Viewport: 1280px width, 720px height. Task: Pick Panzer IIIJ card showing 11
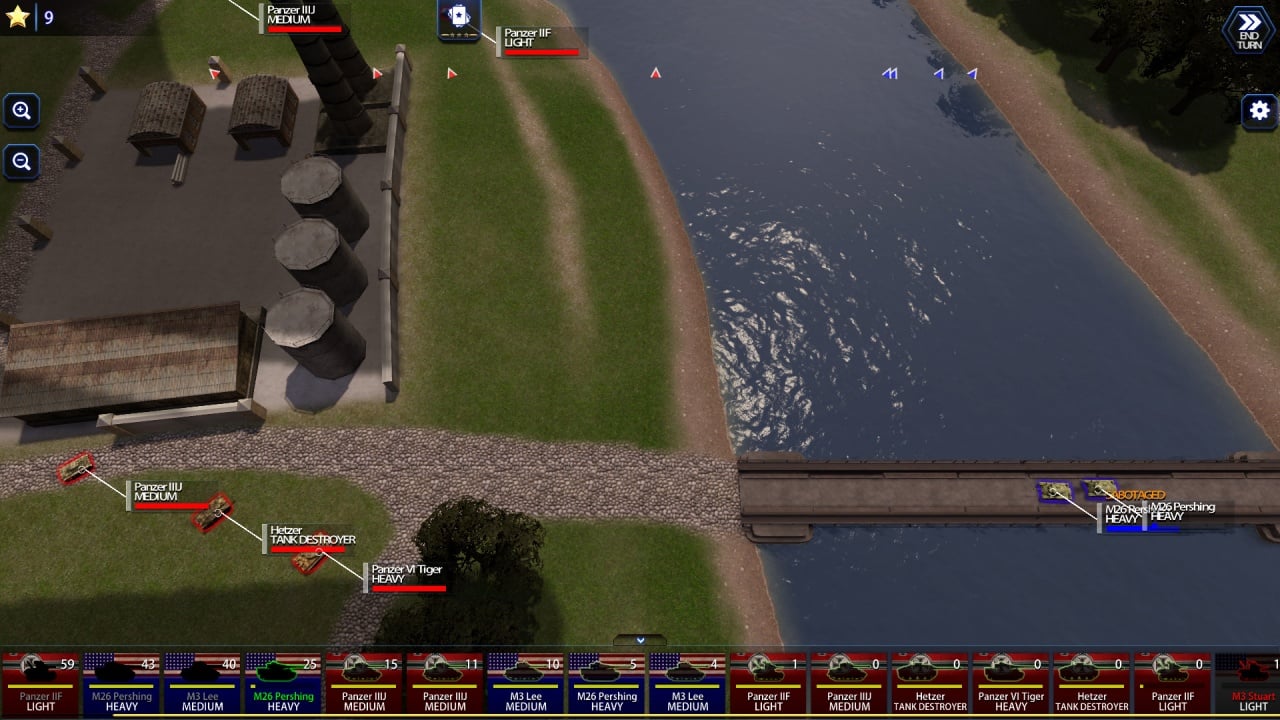[x=445, y=684]
